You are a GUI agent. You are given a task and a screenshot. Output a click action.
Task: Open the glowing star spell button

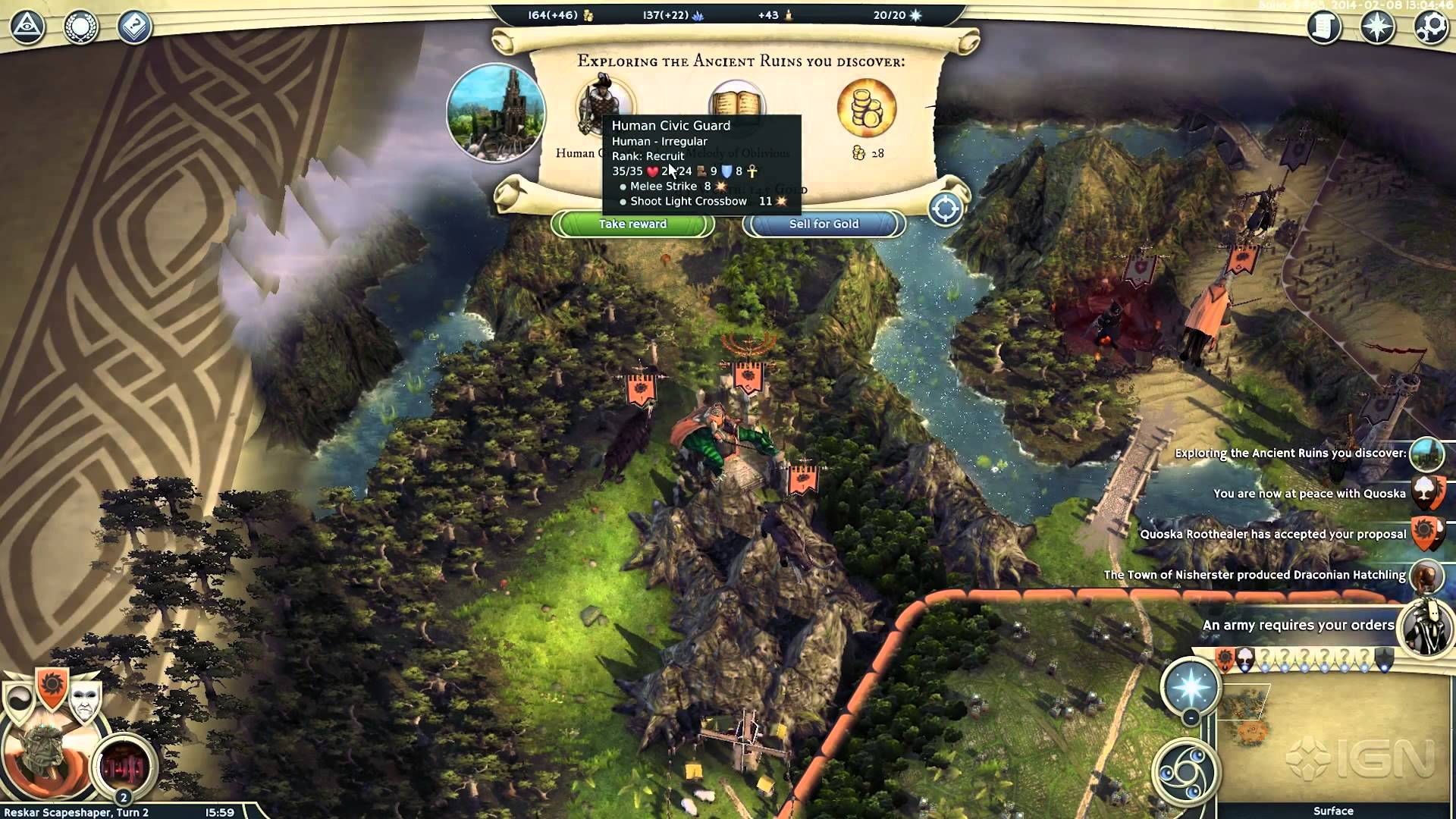(1191, 685)
